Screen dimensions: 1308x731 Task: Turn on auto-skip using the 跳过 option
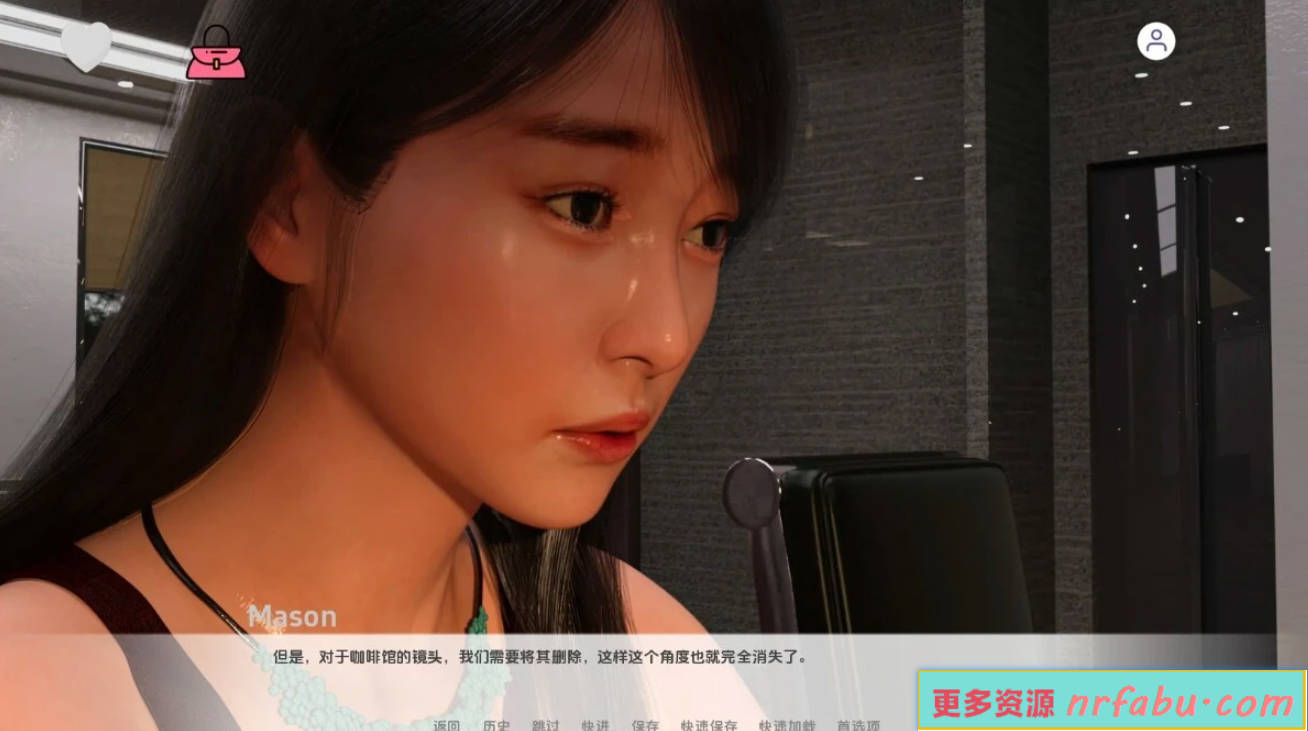point(545,722)
